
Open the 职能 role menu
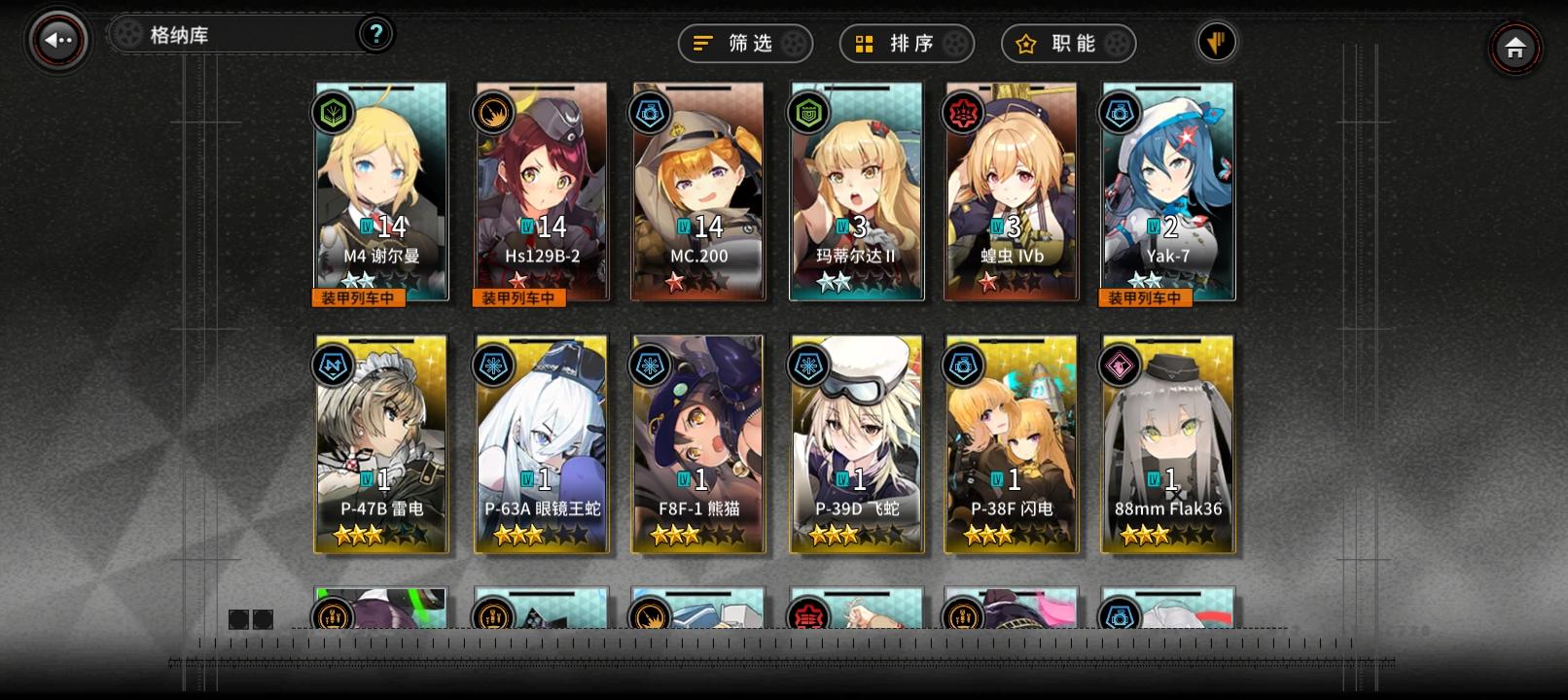coord(1067,43)
